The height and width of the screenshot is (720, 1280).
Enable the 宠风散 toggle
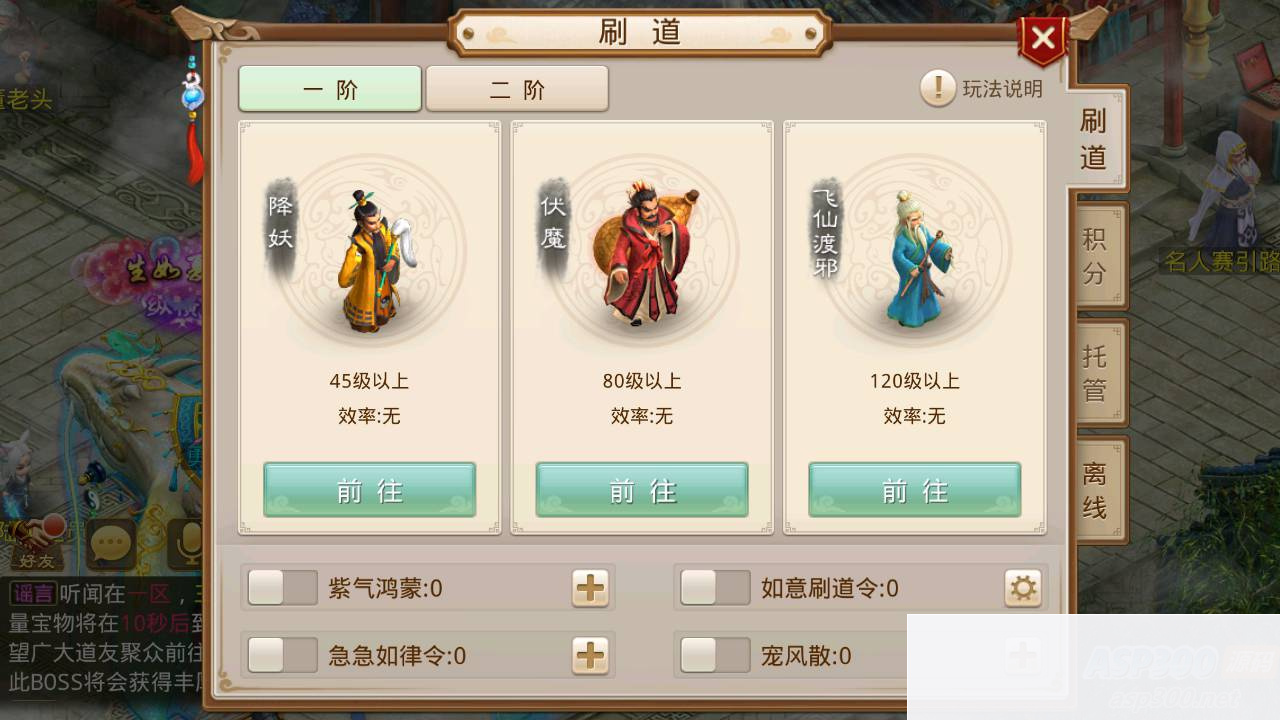(714, 655)
